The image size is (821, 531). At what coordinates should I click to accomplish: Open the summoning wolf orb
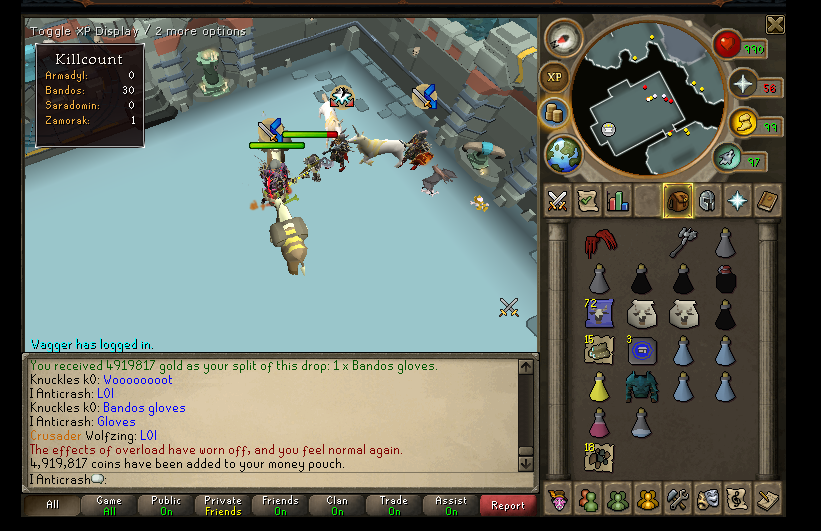pyautogui.click(x=727, y=158)
